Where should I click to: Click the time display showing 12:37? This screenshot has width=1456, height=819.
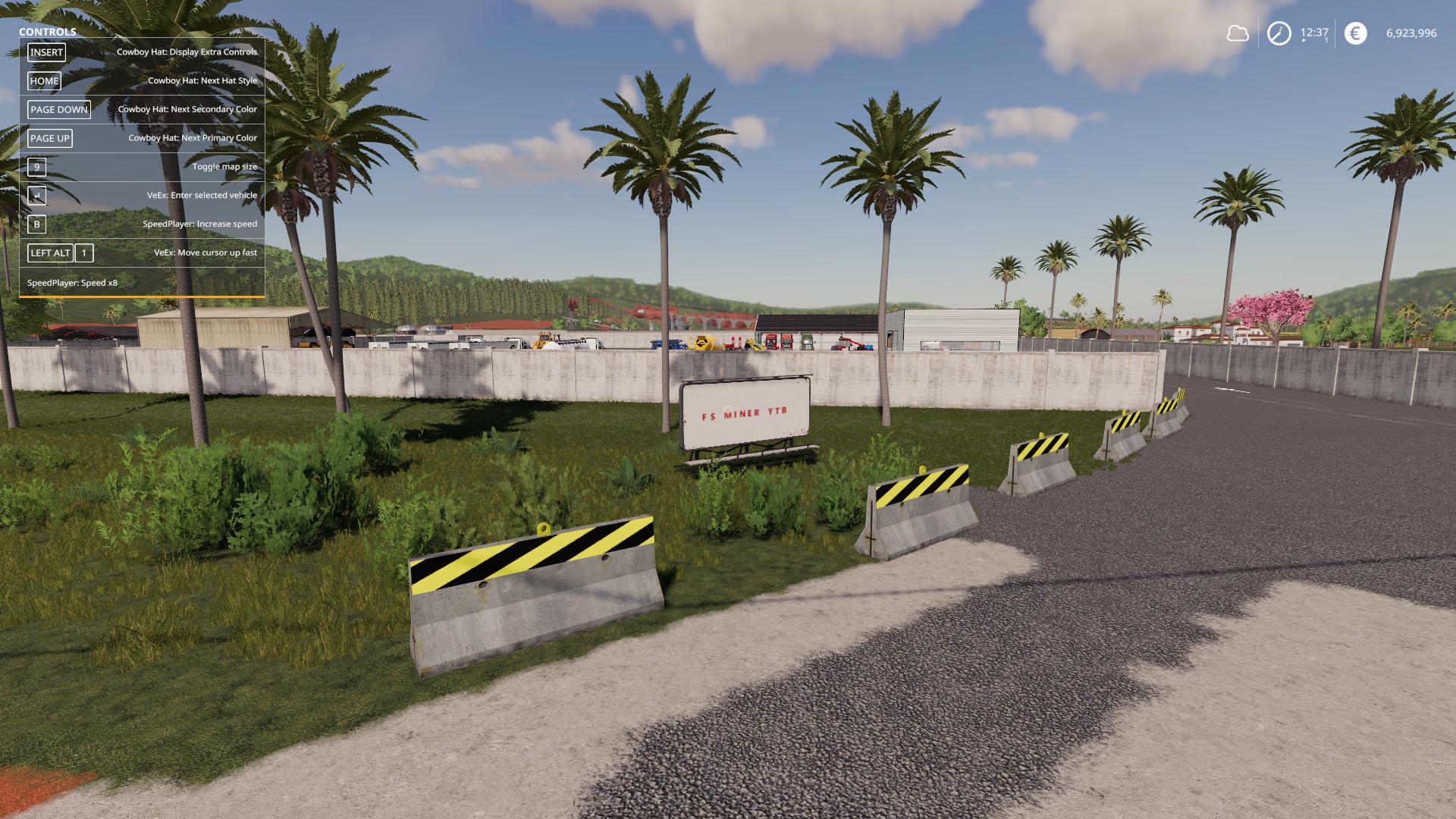[1314, 33]
